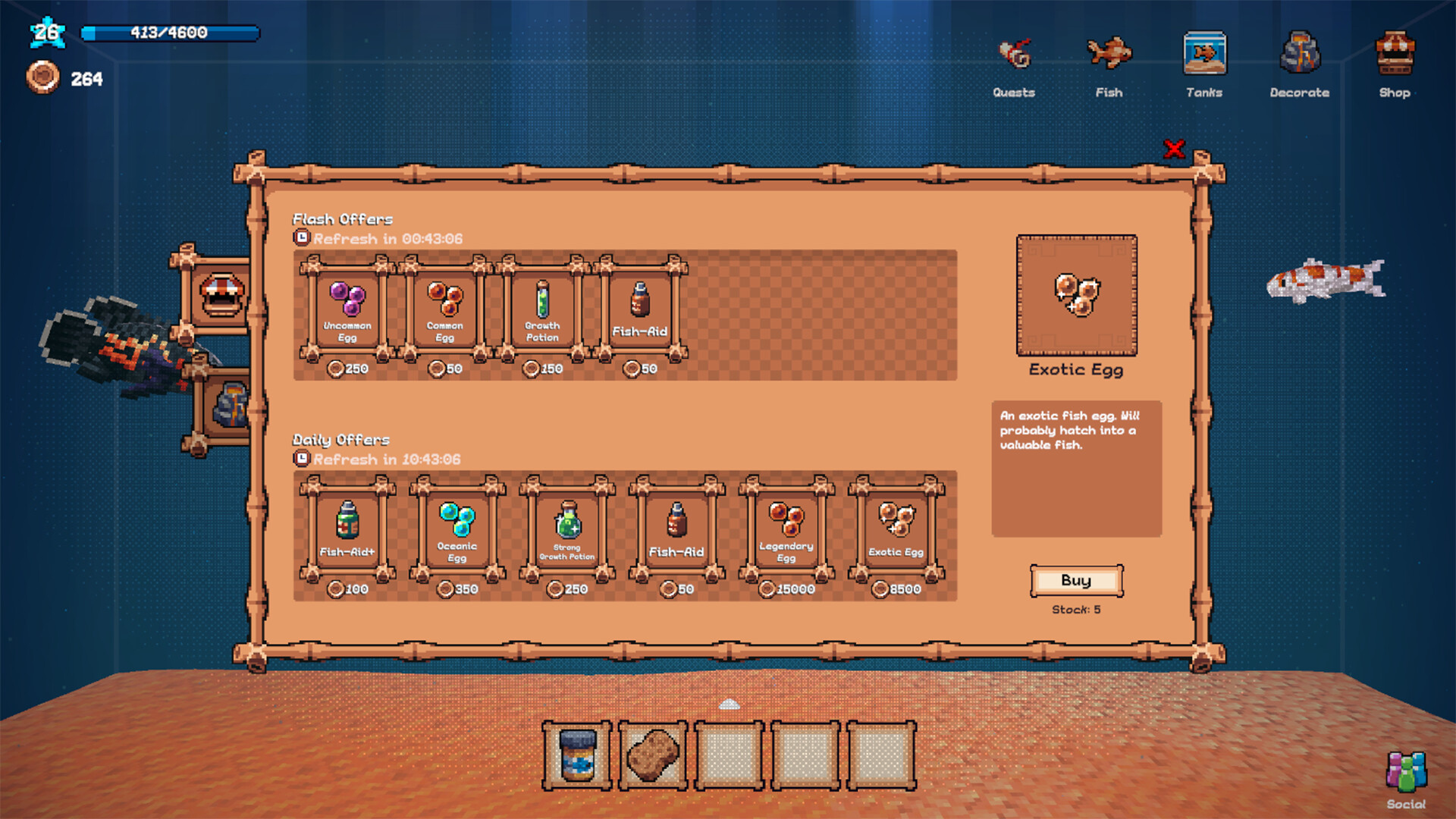The height and width of the screenshot is (819, 1456).
Task: Open the Quests panel
Action: click(x=1015, y=53)
